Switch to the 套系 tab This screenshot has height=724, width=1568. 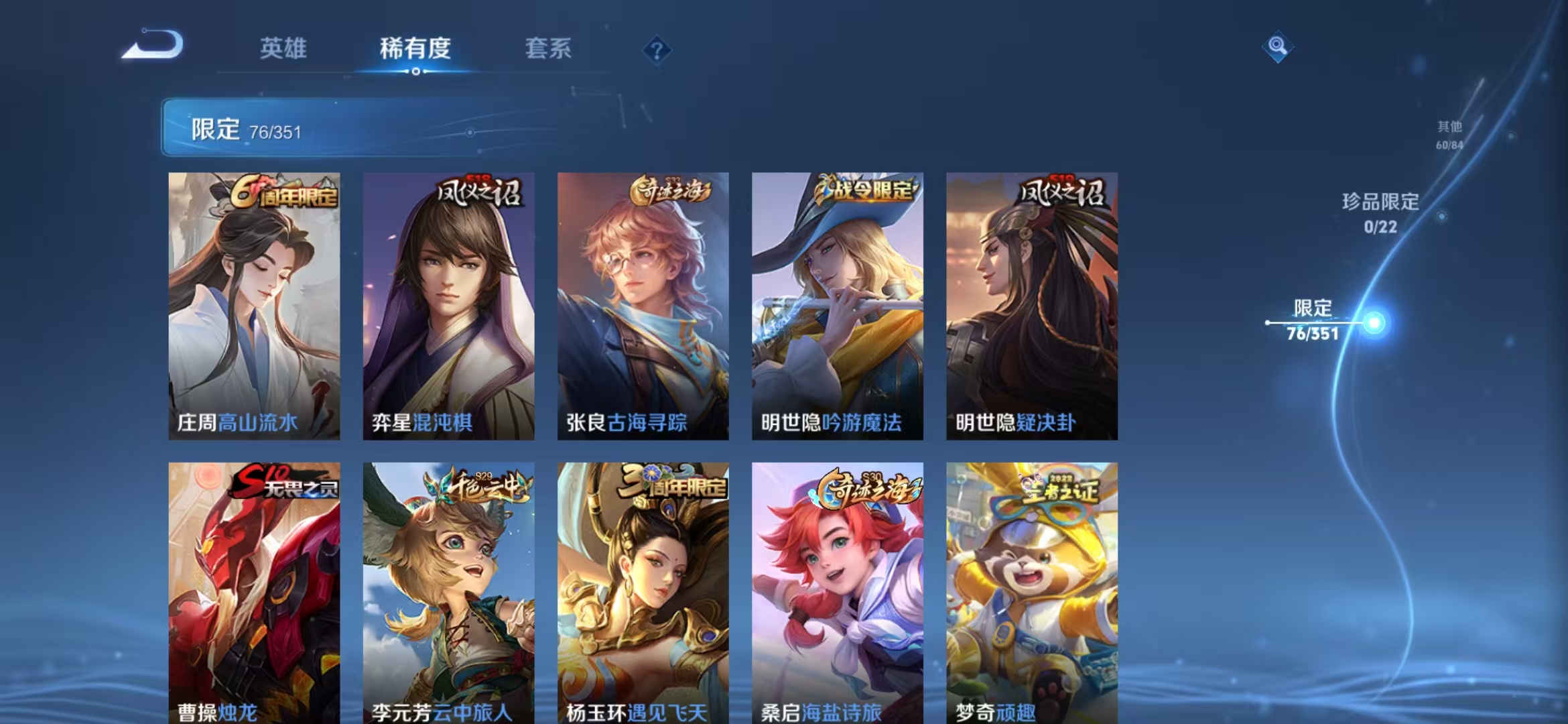(548, 48)
